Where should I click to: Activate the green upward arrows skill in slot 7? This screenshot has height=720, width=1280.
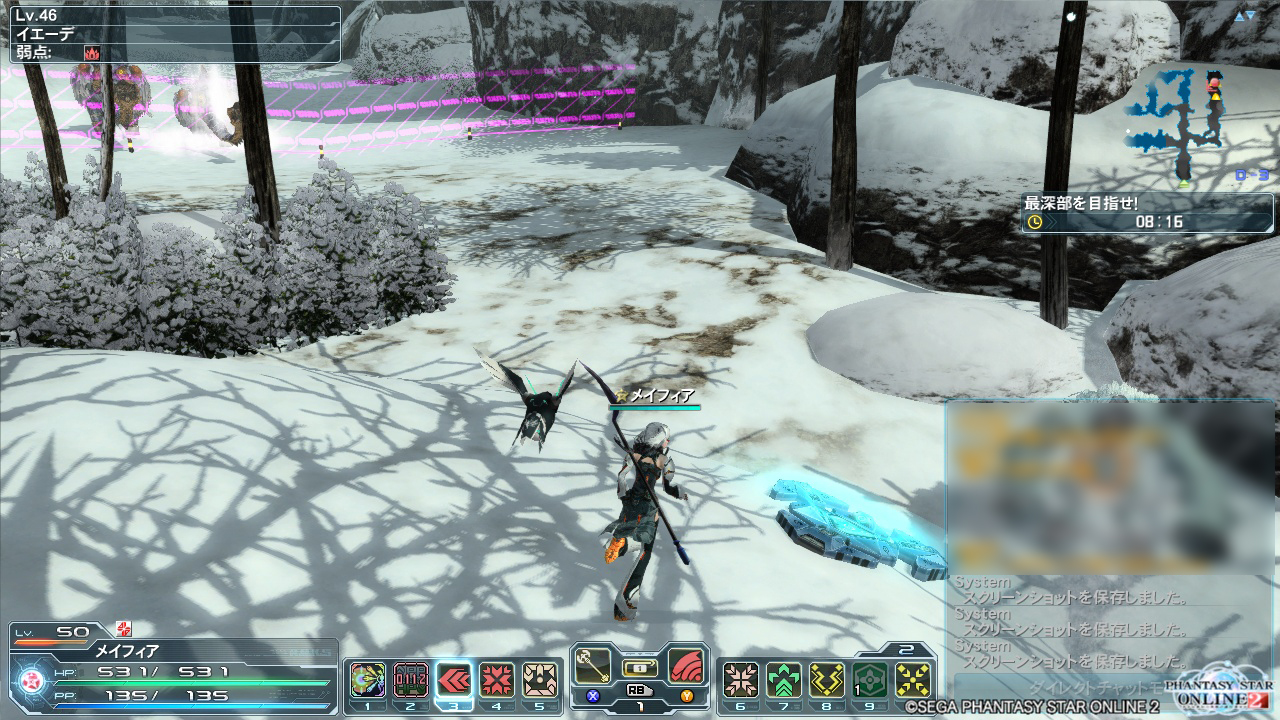tap(784, 680)
